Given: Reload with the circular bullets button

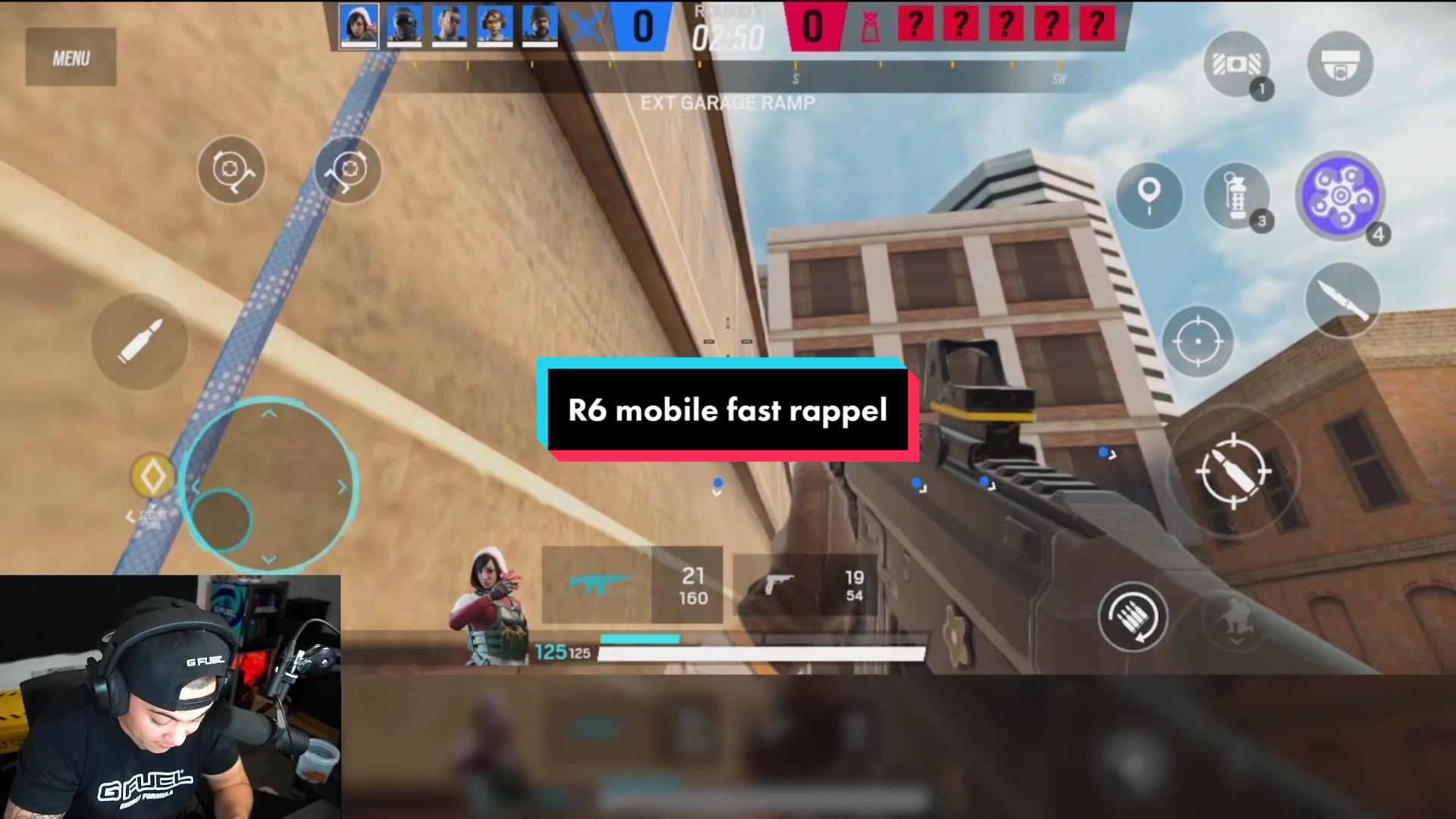Looking at the screenshot, I should coord(1132,617).
